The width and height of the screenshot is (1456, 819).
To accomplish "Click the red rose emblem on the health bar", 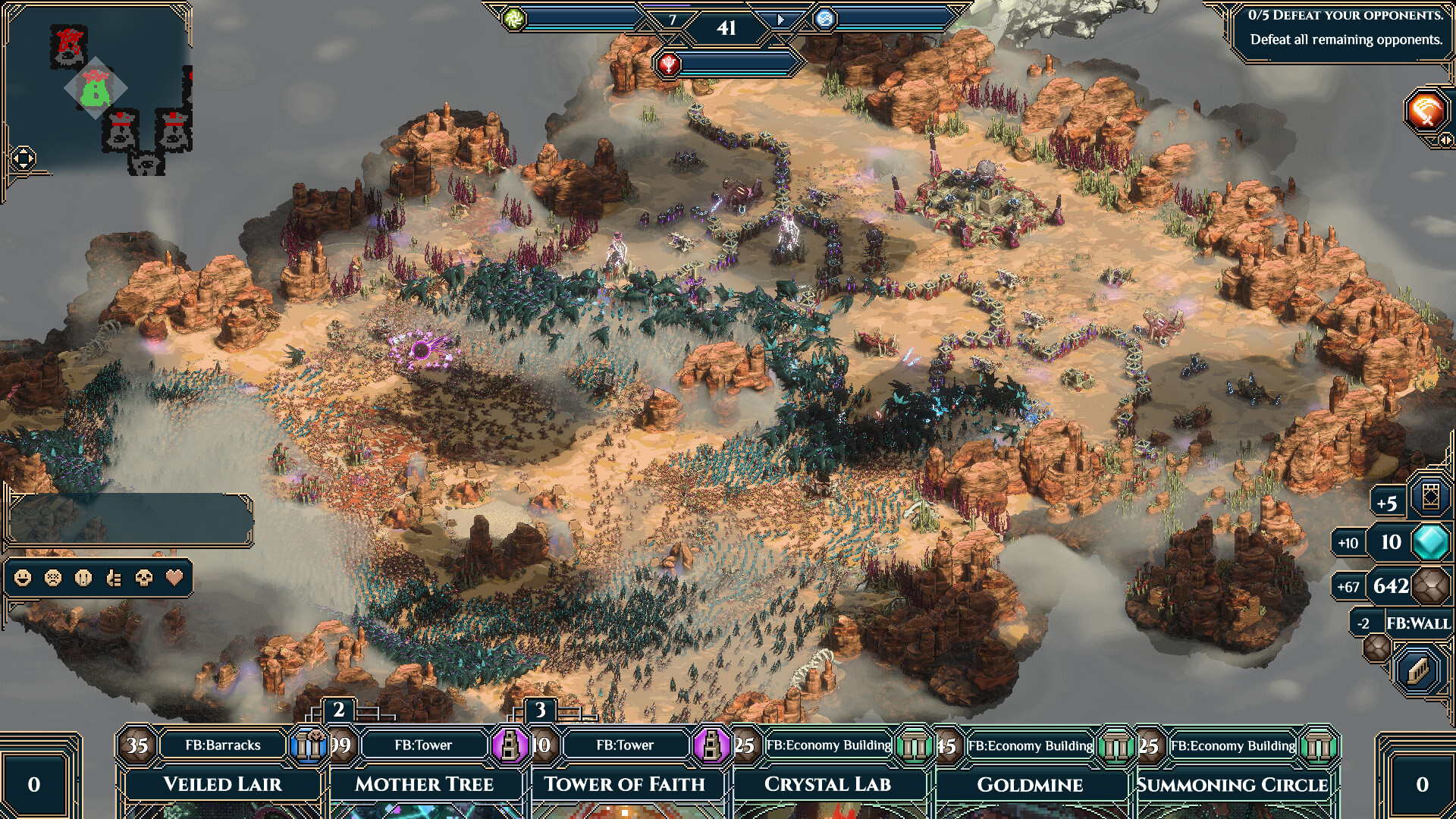I will (x=670, y=64).
